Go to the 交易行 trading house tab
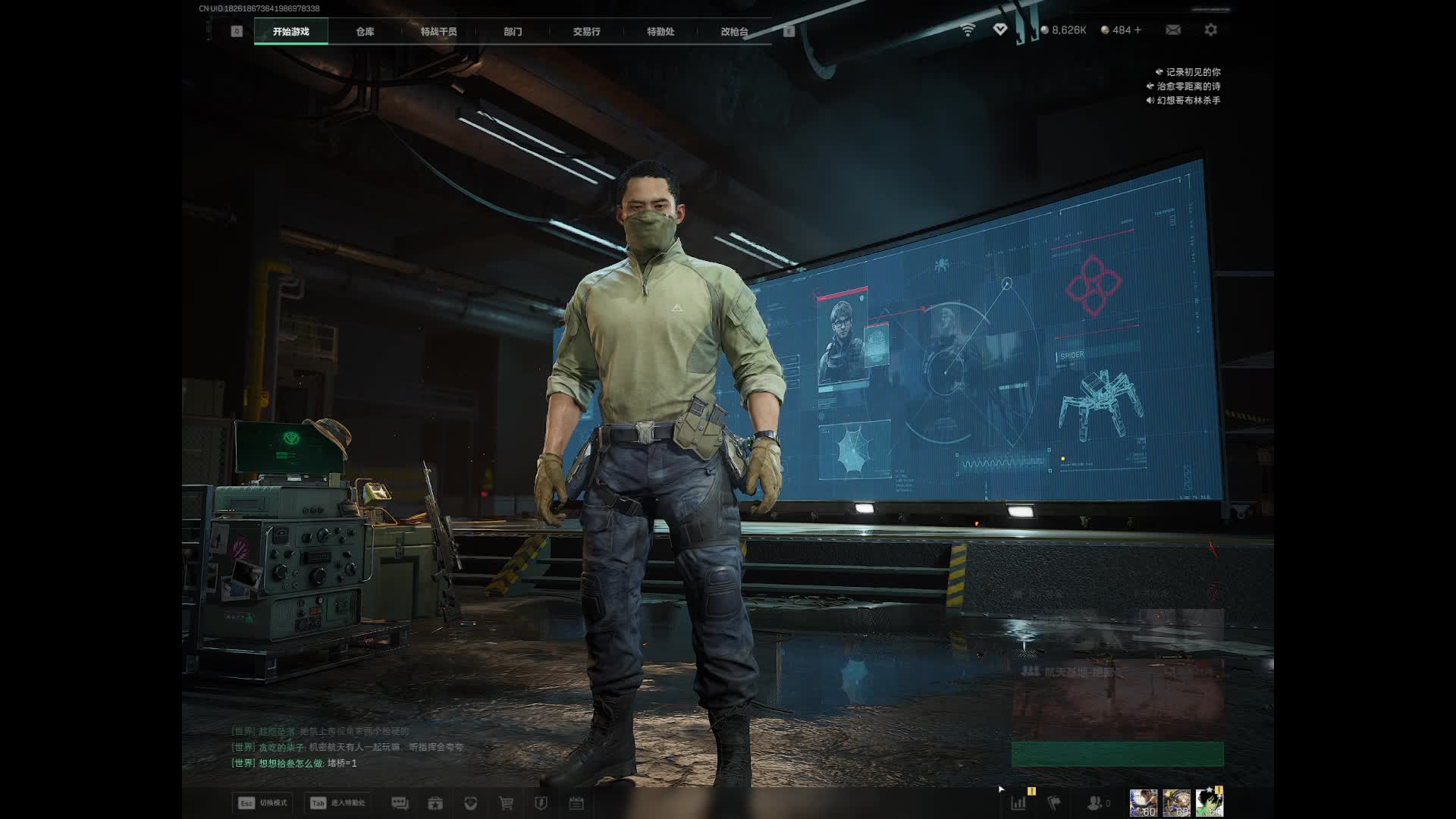This screenshot has height=819, width=1456. 586,31
